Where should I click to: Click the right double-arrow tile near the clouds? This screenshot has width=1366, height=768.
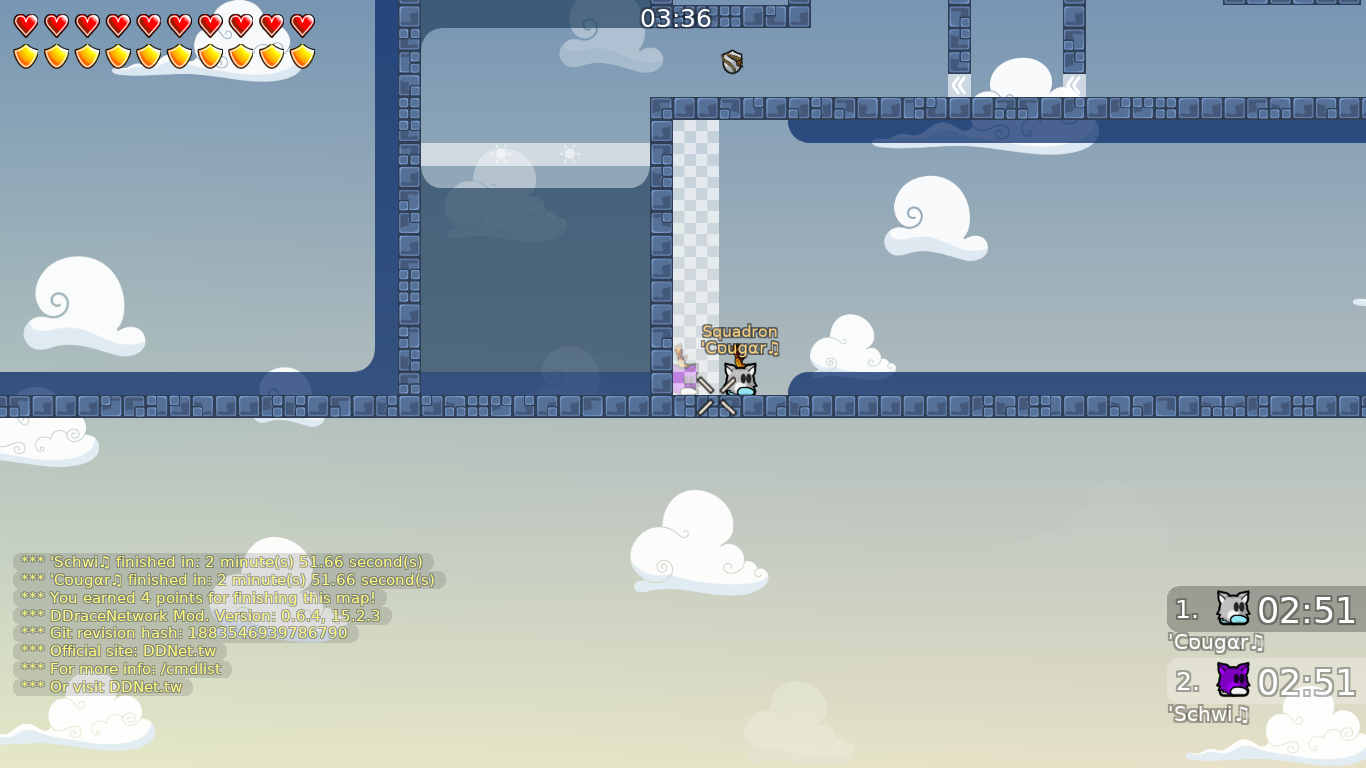[1074, 85]
